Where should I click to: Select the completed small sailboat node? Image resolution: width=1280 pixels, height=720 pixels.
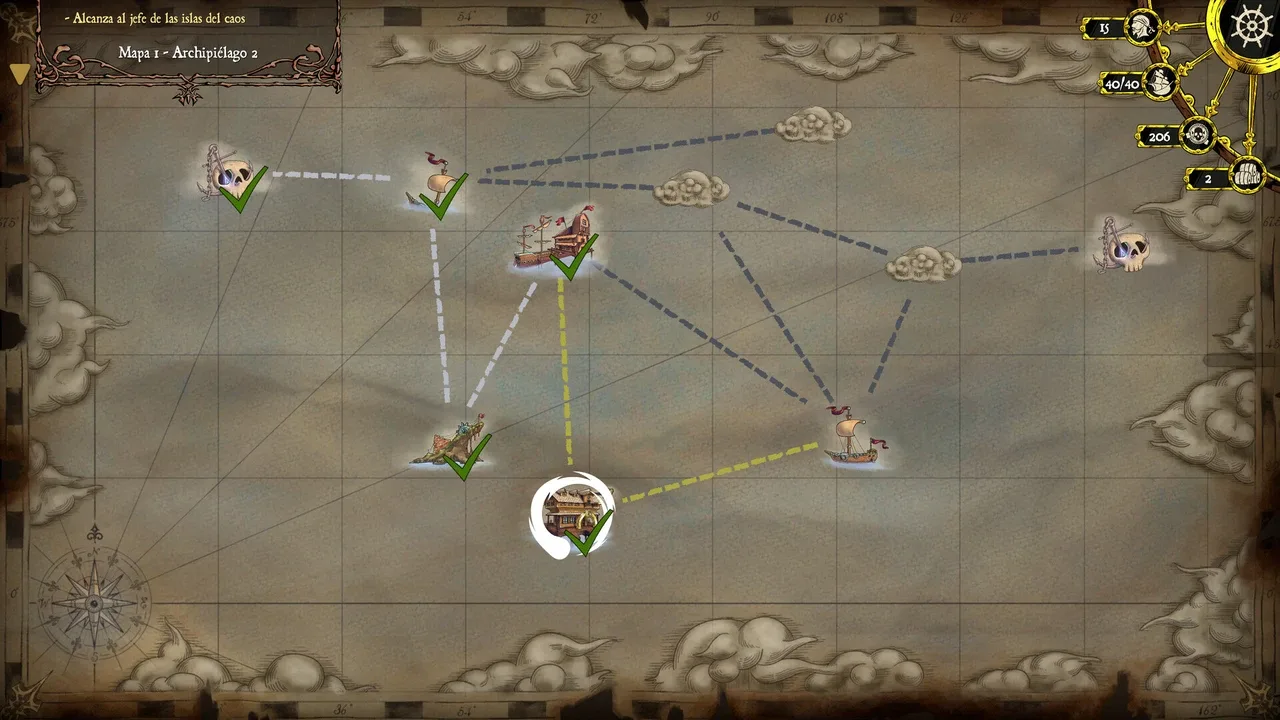[x=438, y=184]
